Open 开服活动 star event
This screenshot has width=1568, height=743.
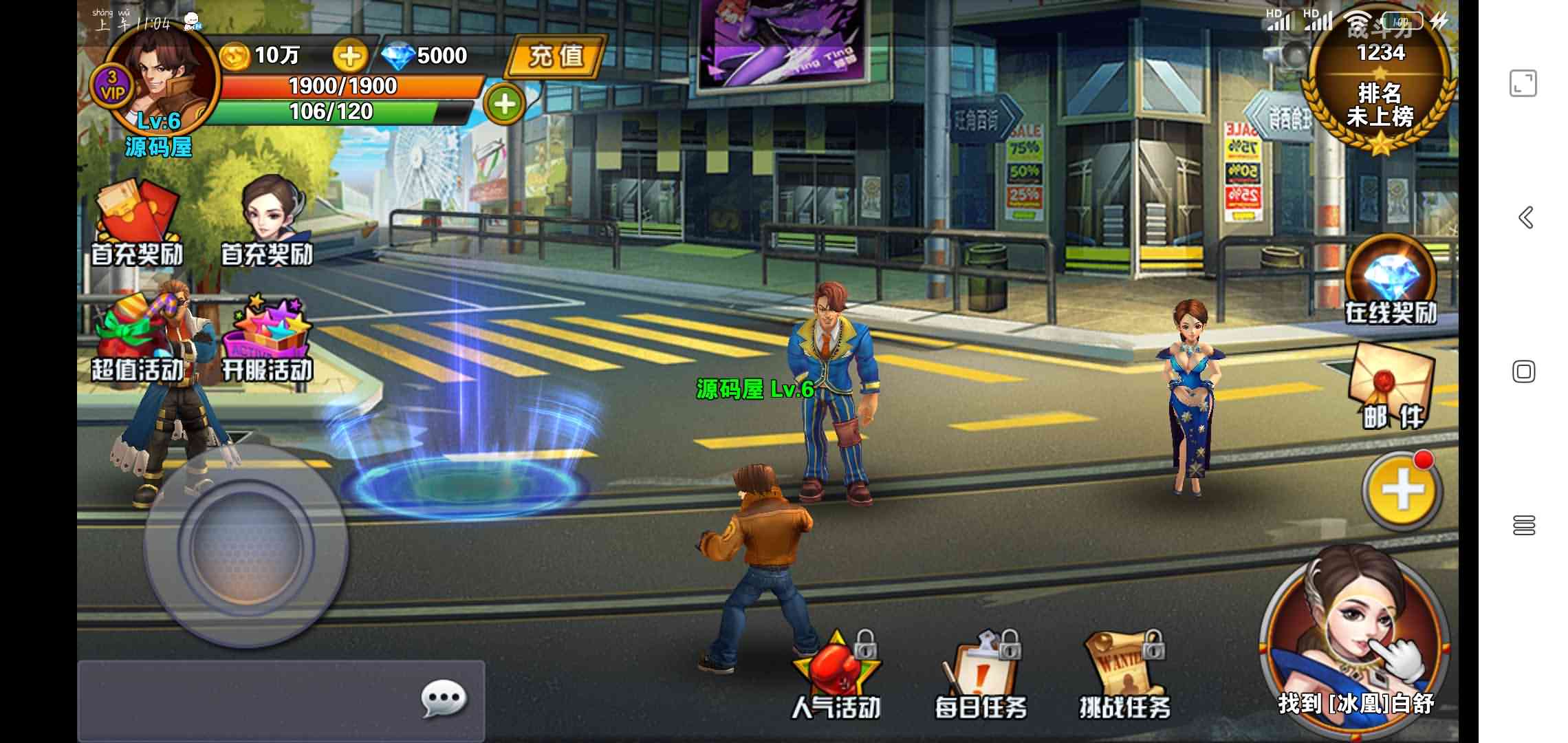click(268, 338)
